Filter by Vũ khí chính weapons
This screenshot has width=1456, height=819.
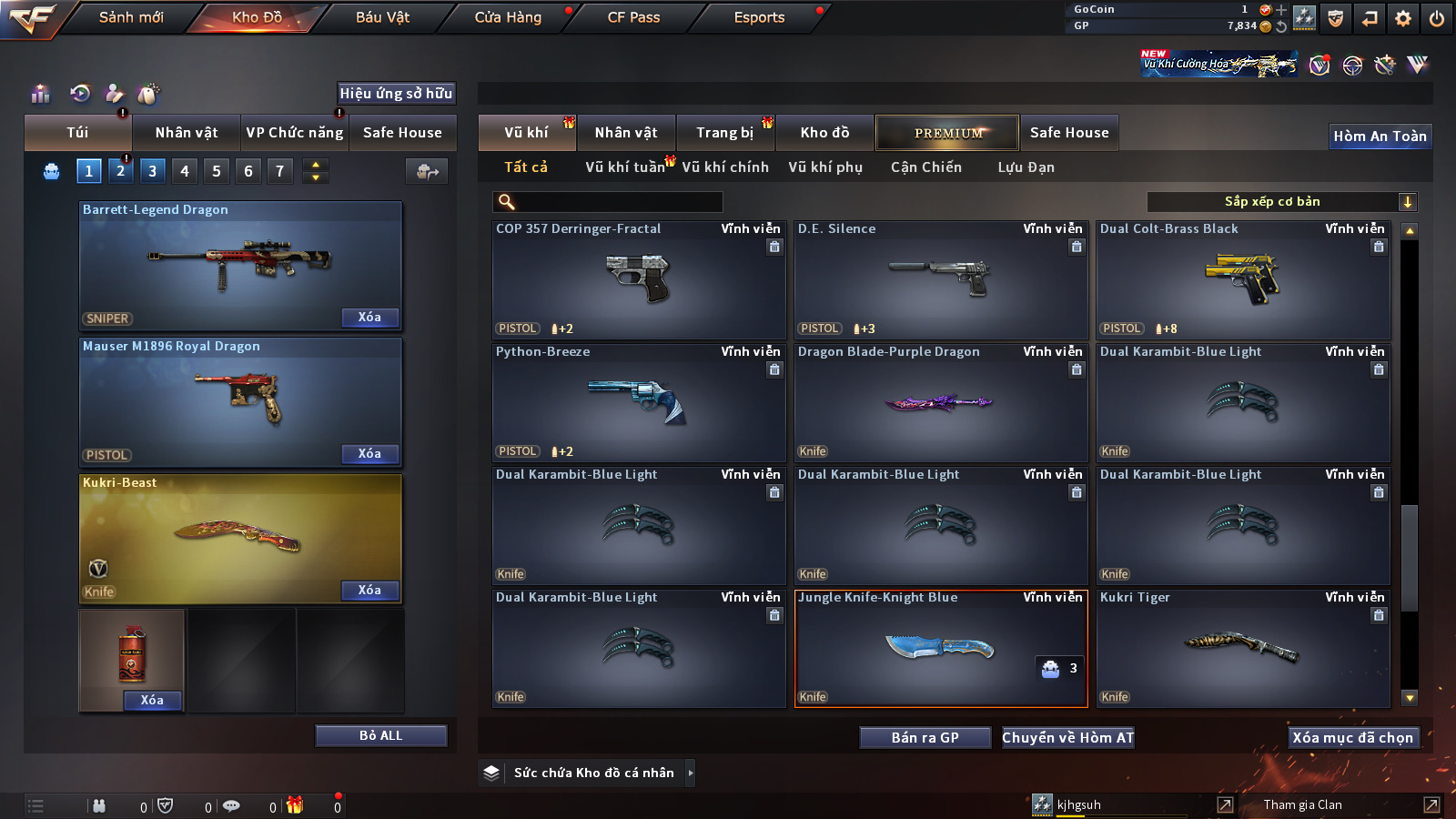(724, 167)
